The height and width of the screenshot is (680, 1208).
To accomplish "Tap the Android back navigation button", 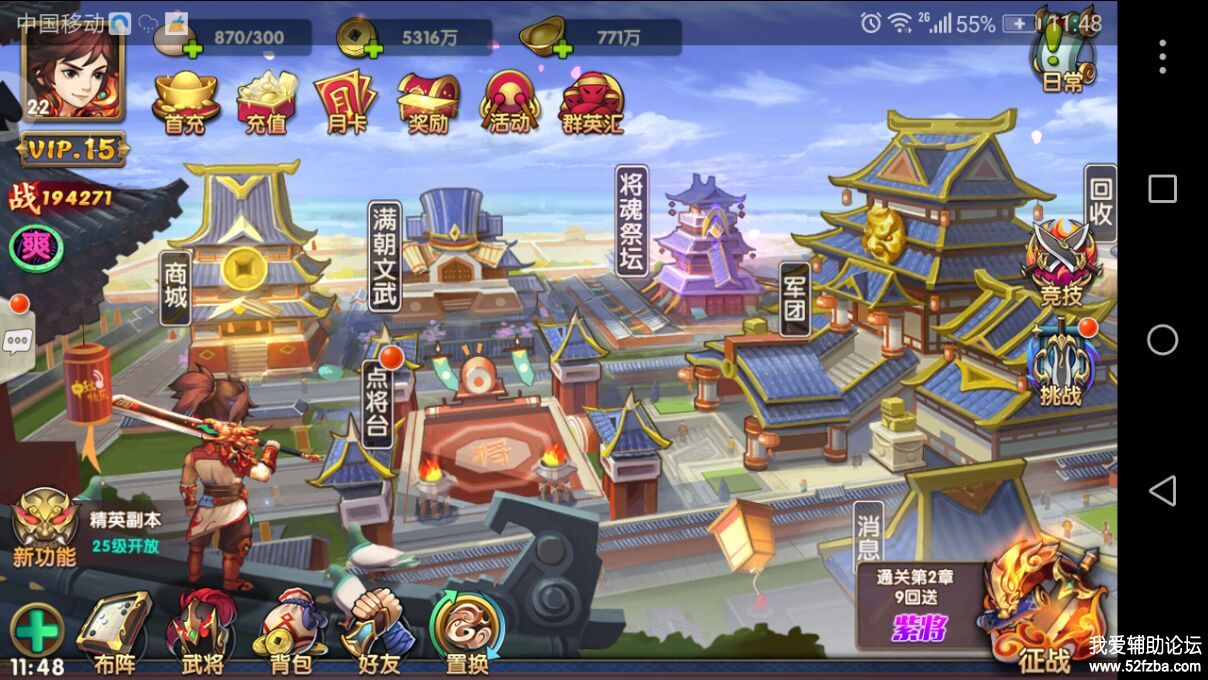I will pos(1162,491).
